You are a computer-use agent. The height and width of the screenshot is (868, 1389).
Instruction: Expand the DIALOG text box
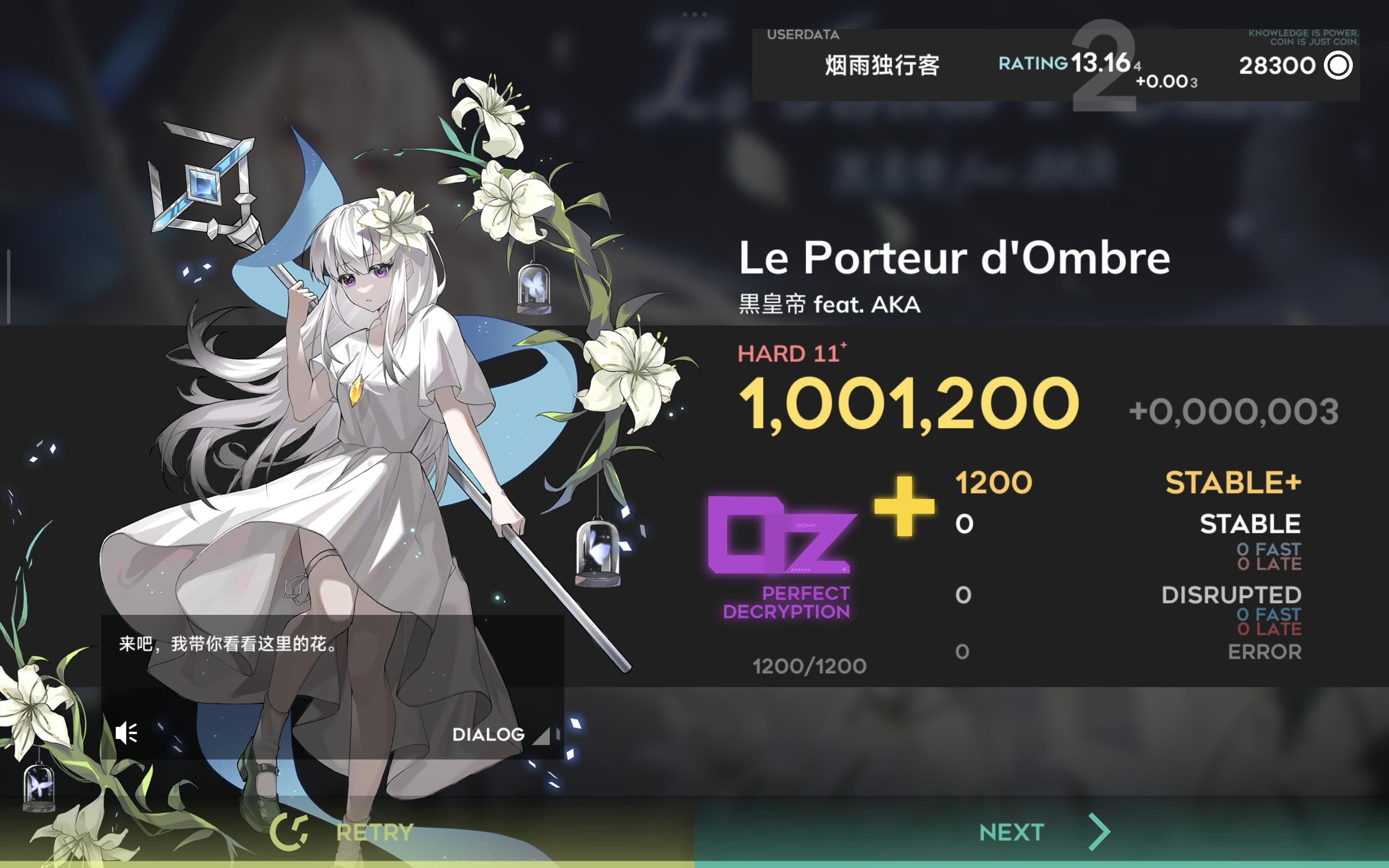click(x=490, y=734)
